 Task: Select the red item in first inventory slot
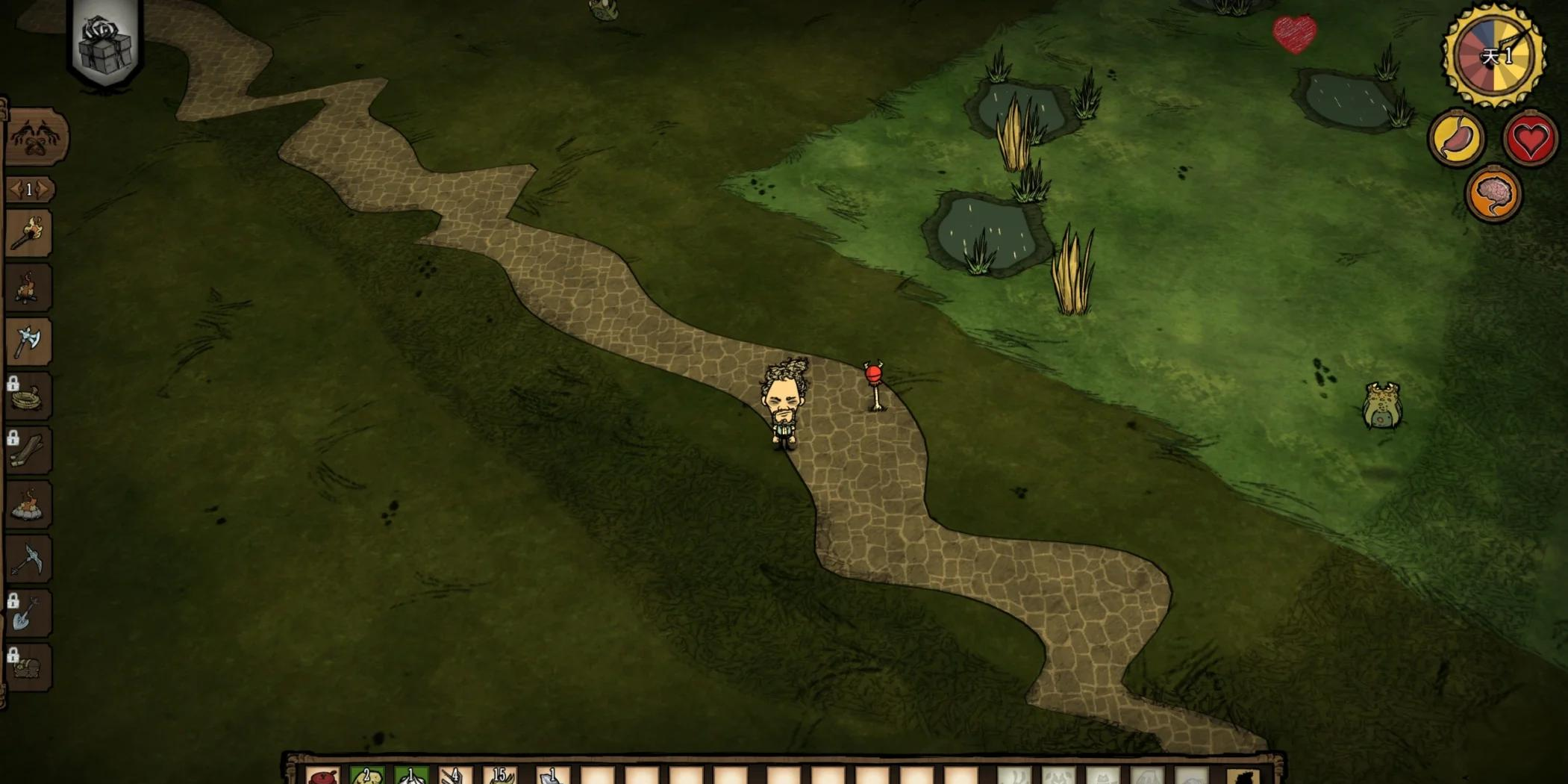point(323,777)
